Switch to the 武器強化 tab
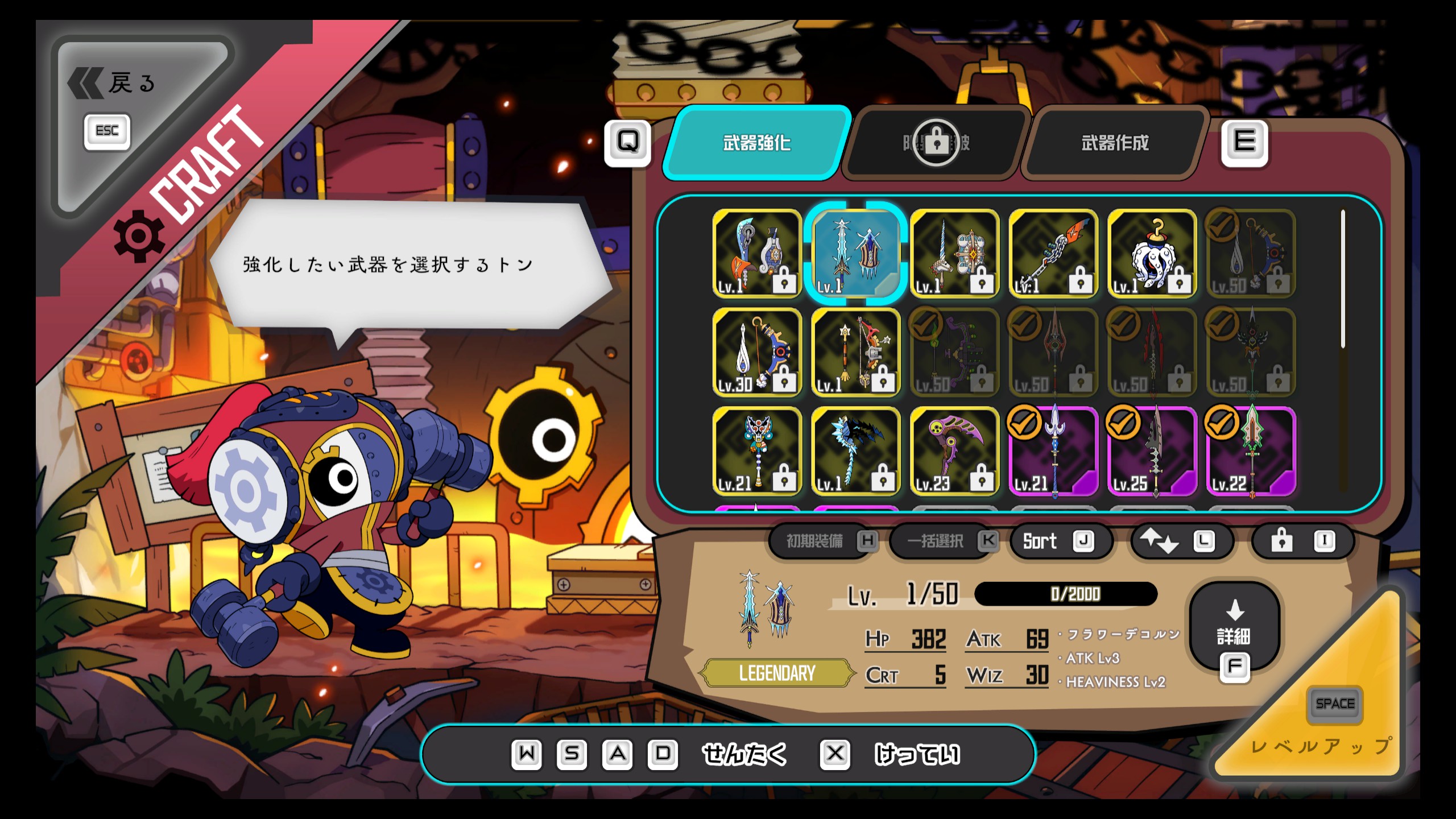 756,143
